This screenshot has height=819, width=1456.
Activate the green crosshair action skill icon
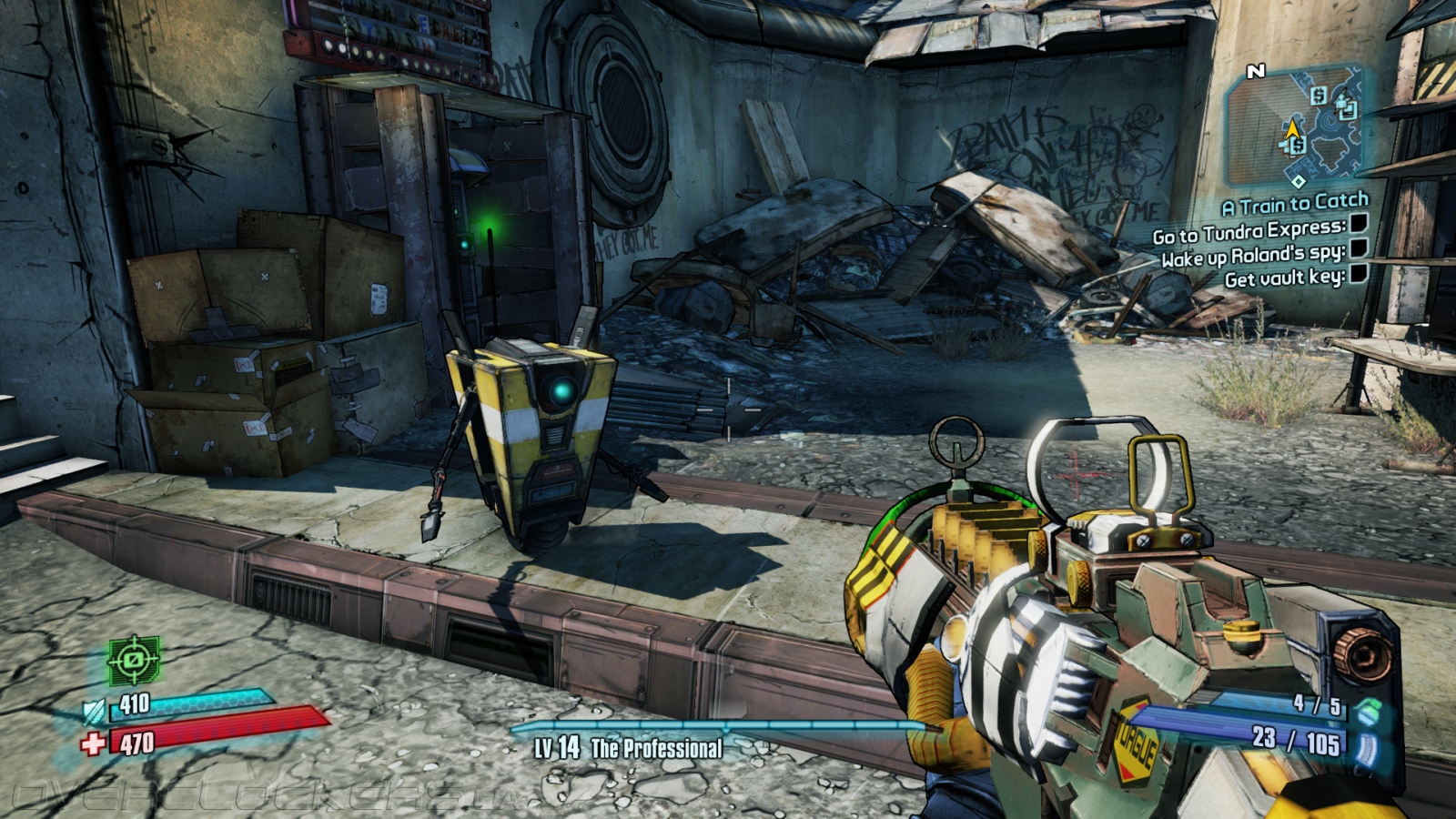[134, 660]
